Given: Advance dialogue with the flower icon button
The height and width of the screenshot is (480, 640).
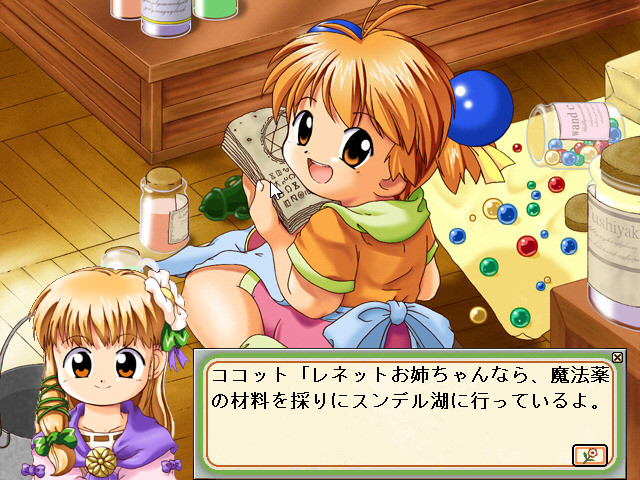Looking at the screenshot, I should [589, 455].
